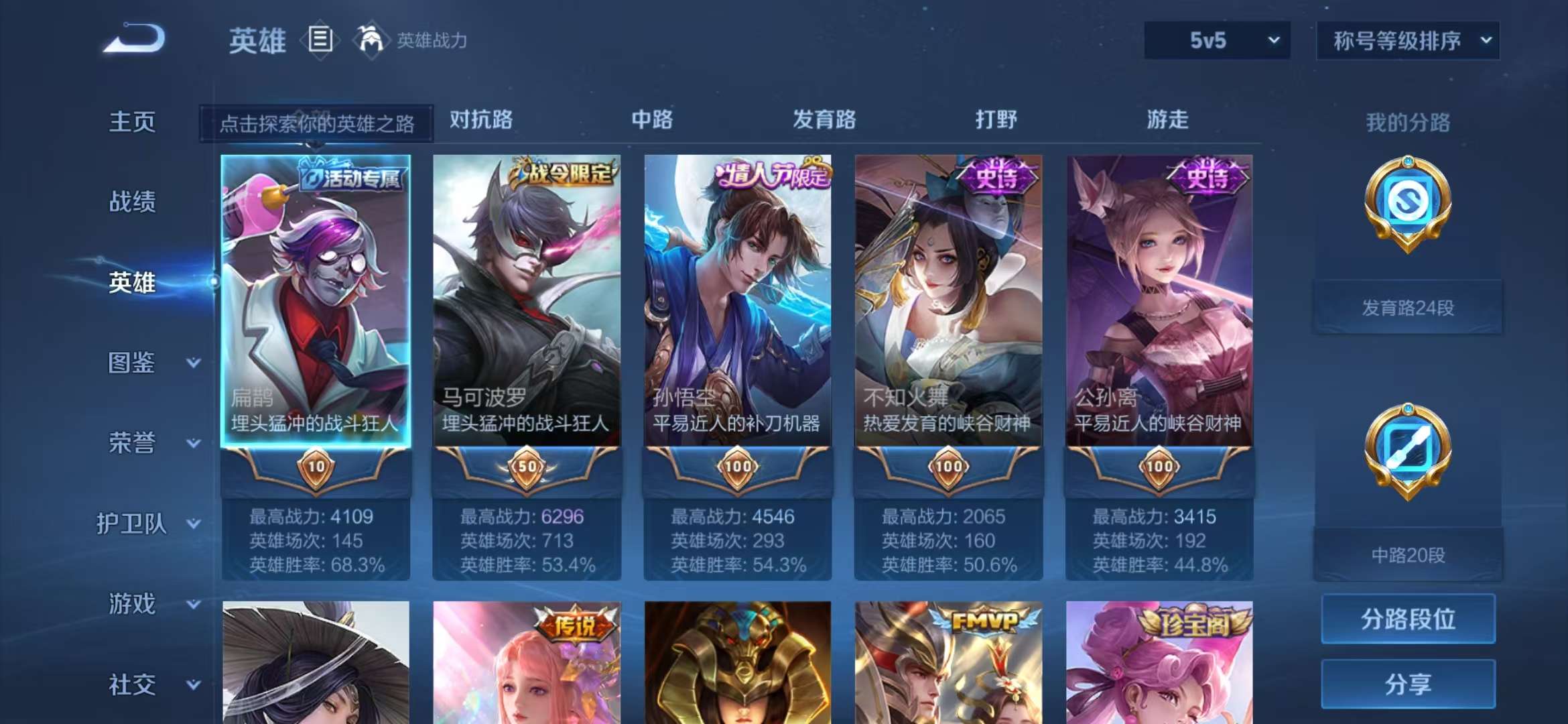Click the level 50 medal under Marco Polo
Image resolution: width=1568 pixels, height=724 pixels.
[x=526, y=467]
